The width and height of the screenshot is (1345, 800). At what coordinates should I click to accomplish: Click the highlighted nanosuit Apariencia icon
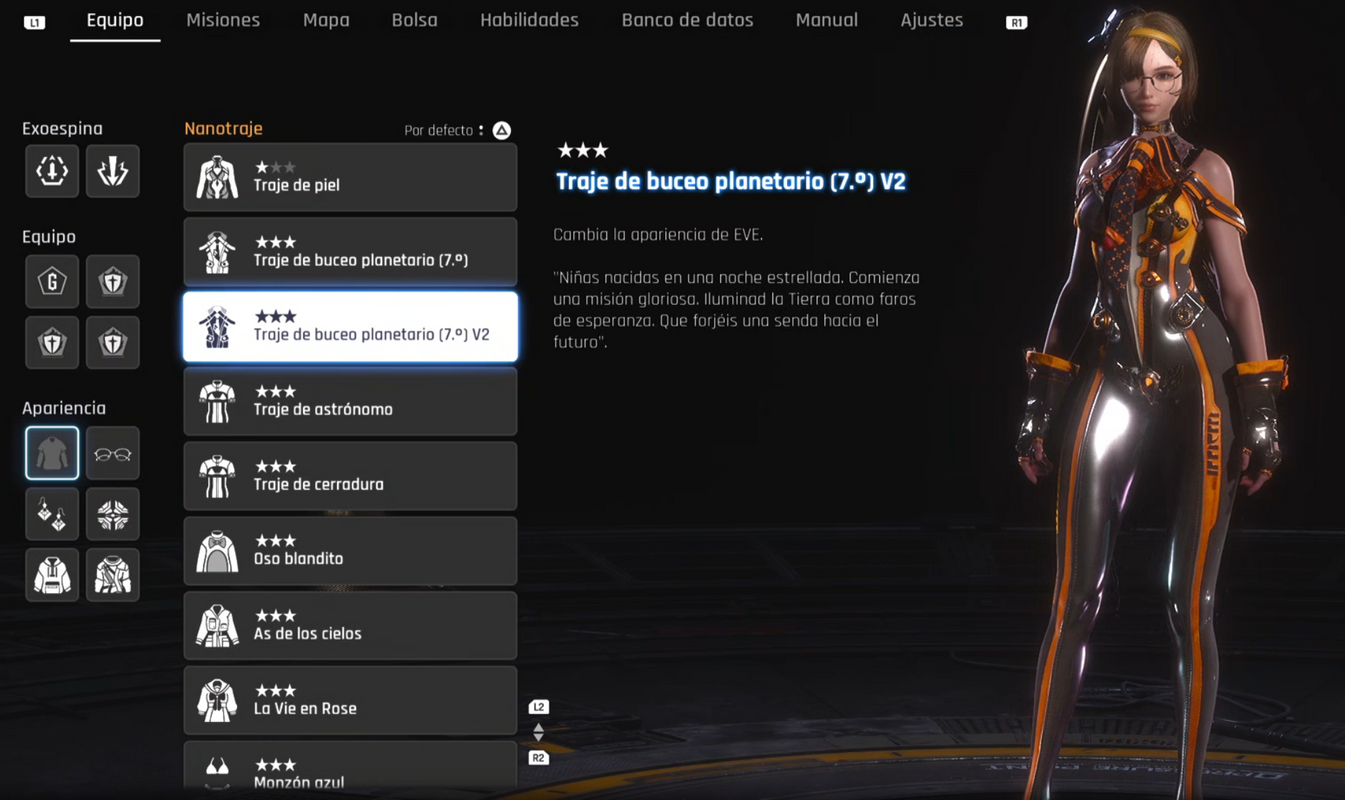click(51, 452)
